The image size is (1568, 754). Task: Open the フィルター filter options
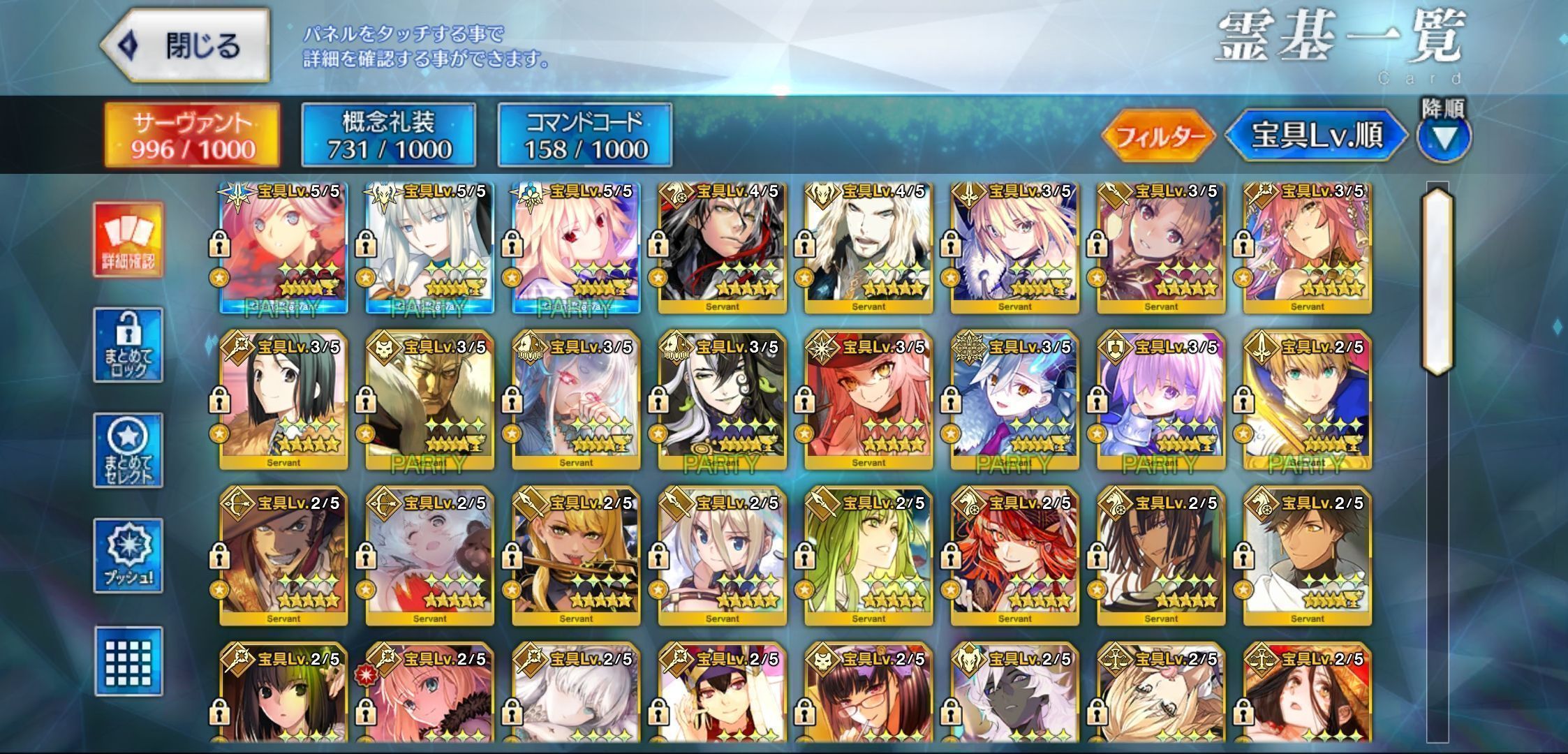(1159, 135)
